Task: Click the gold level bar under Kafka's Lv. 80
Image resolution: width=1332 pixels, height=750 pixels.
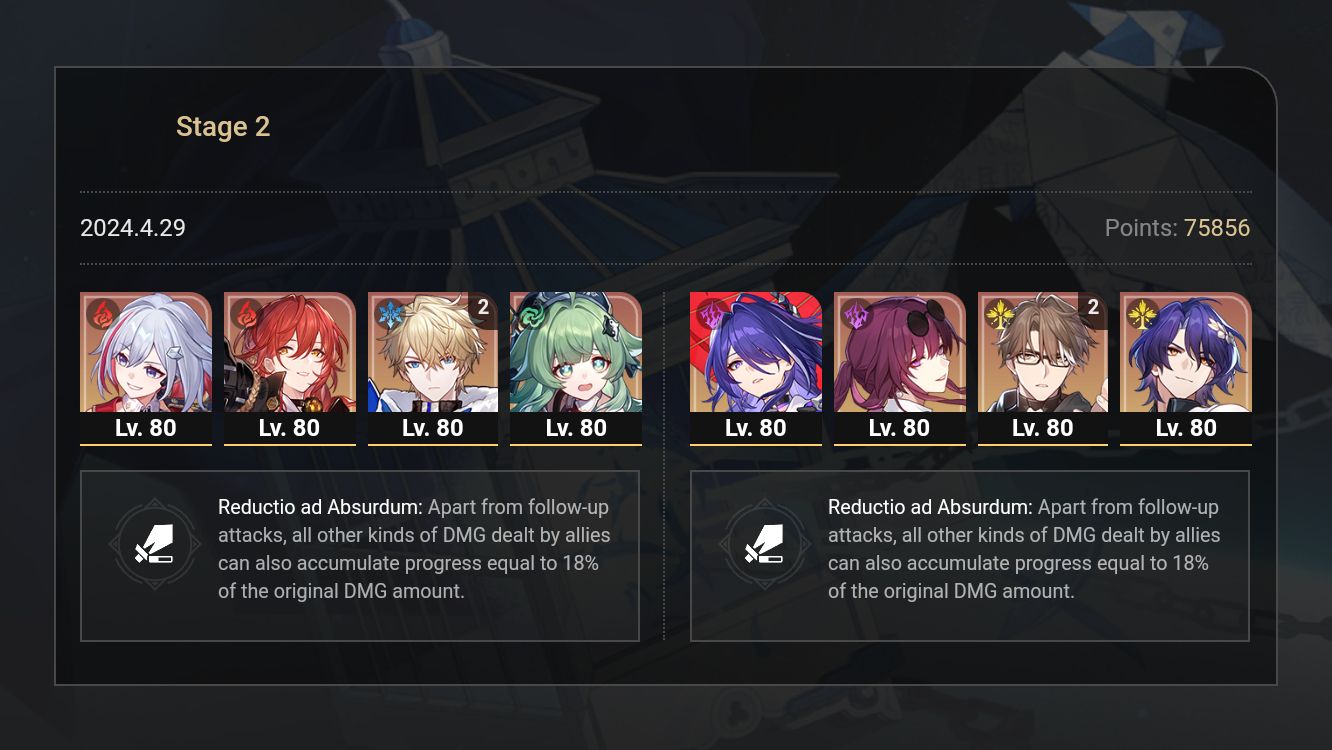Action: click(899, 444)
